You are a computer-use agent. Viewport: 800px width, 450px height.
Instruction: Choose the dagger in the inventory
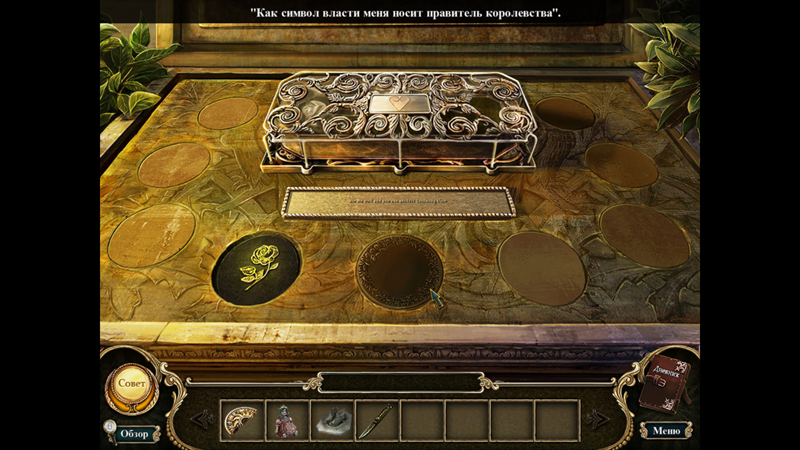coord(377,420)
